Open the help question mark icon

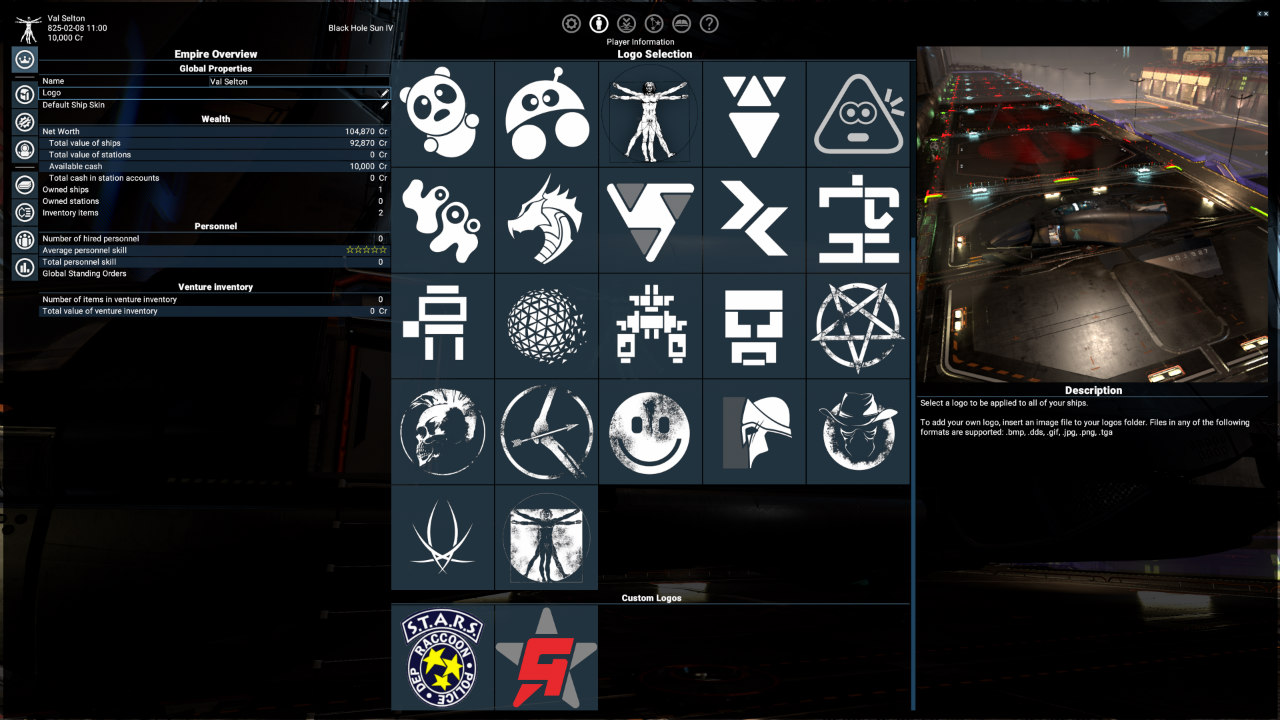[x=708, y=23]
